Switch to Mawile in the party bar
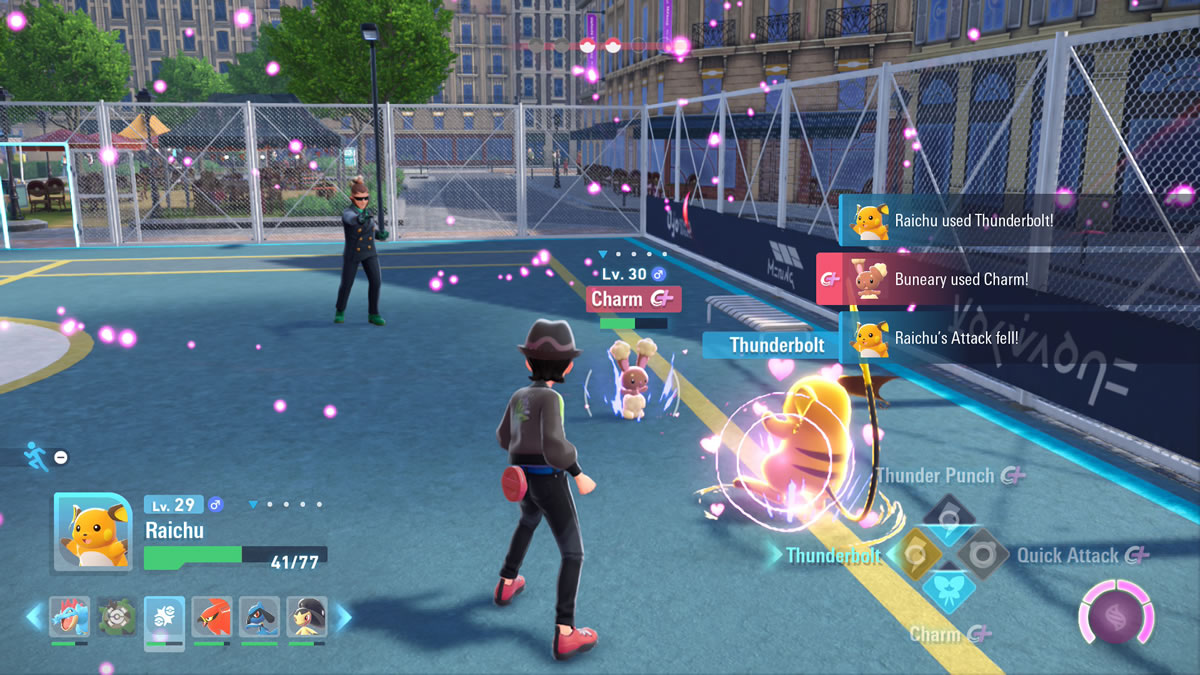The image size is (1200, 675). coord(307,617)
